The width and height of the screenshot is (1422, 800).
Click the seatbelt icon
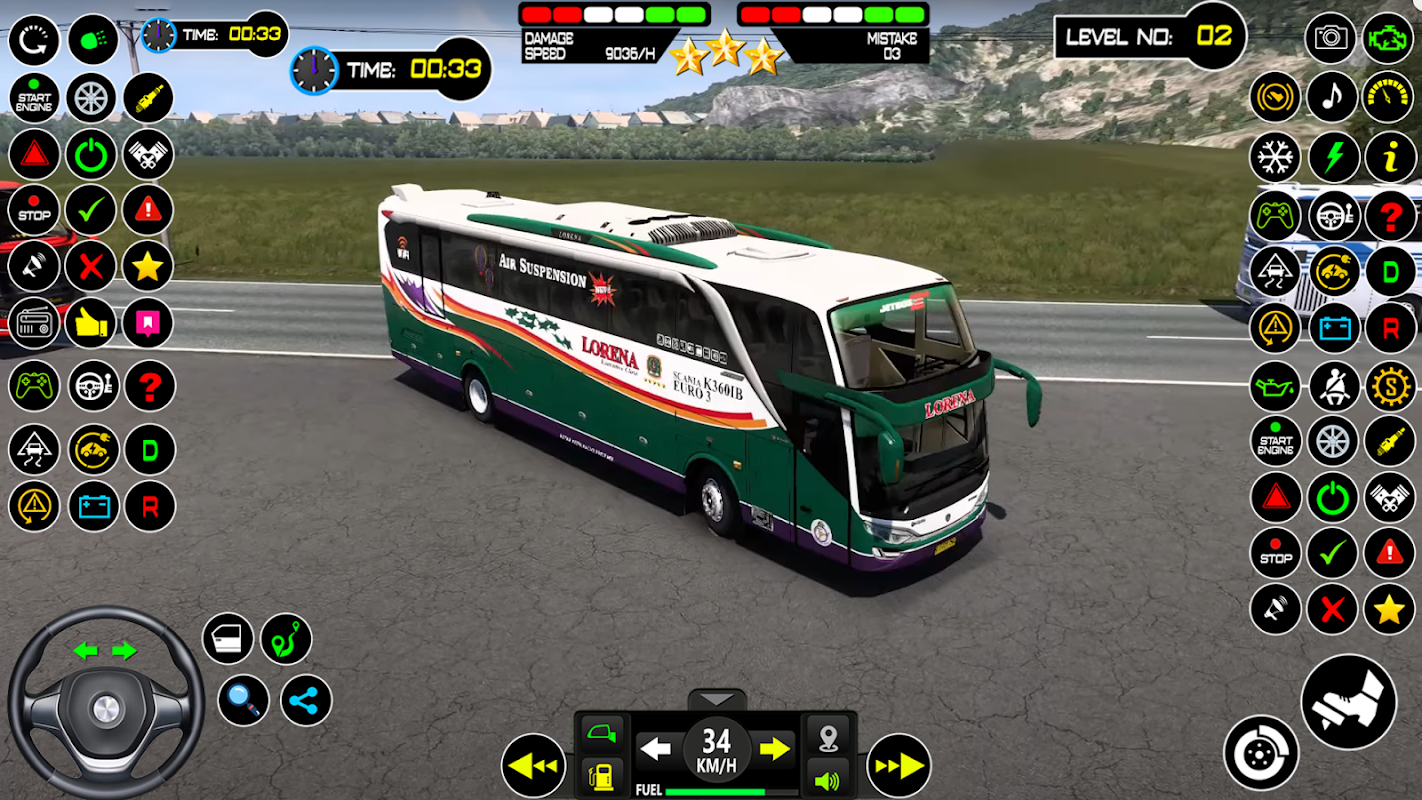click(1333, 387)
